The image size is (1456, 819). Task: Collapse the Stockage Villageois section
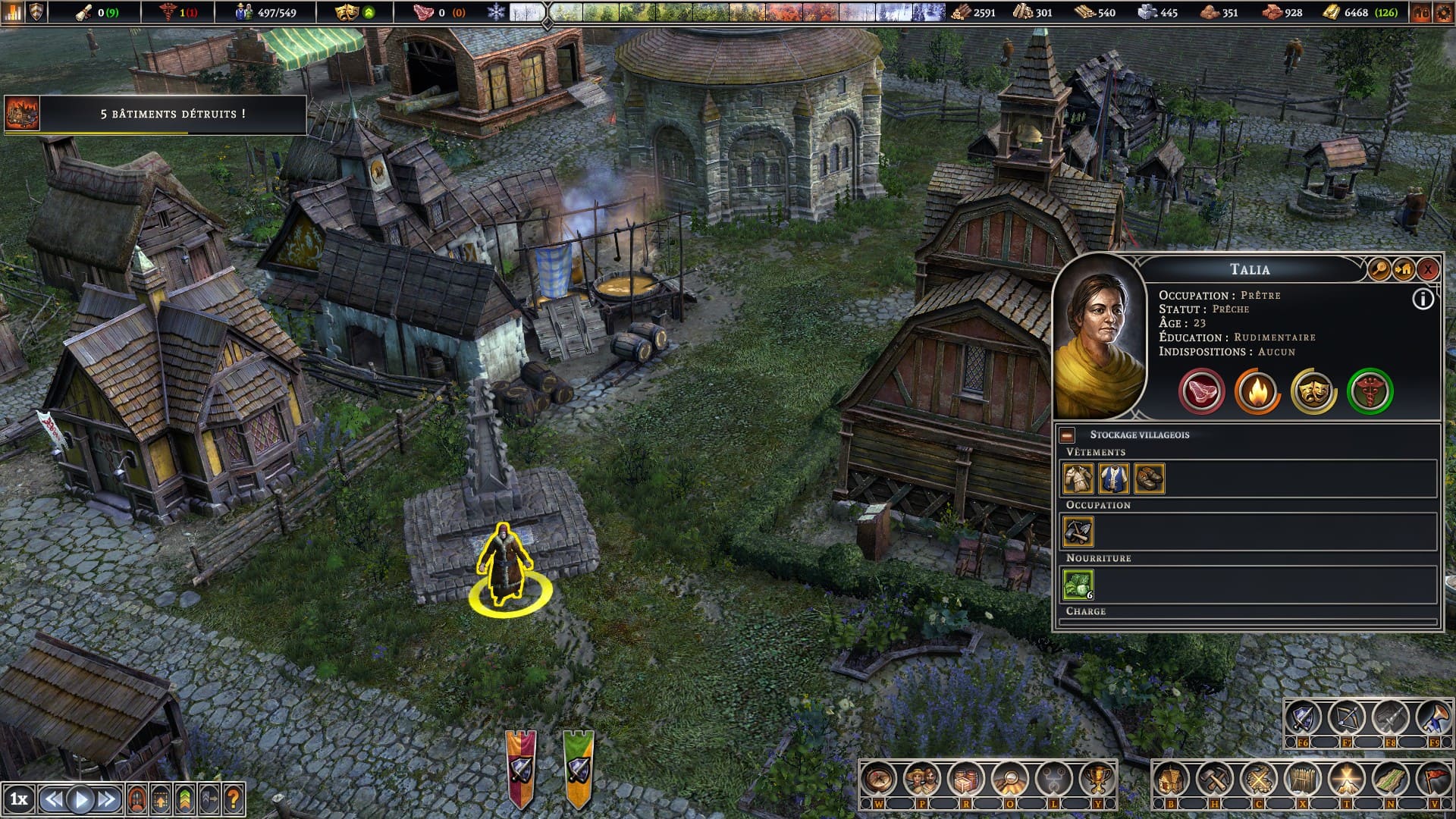(1067, 435)
